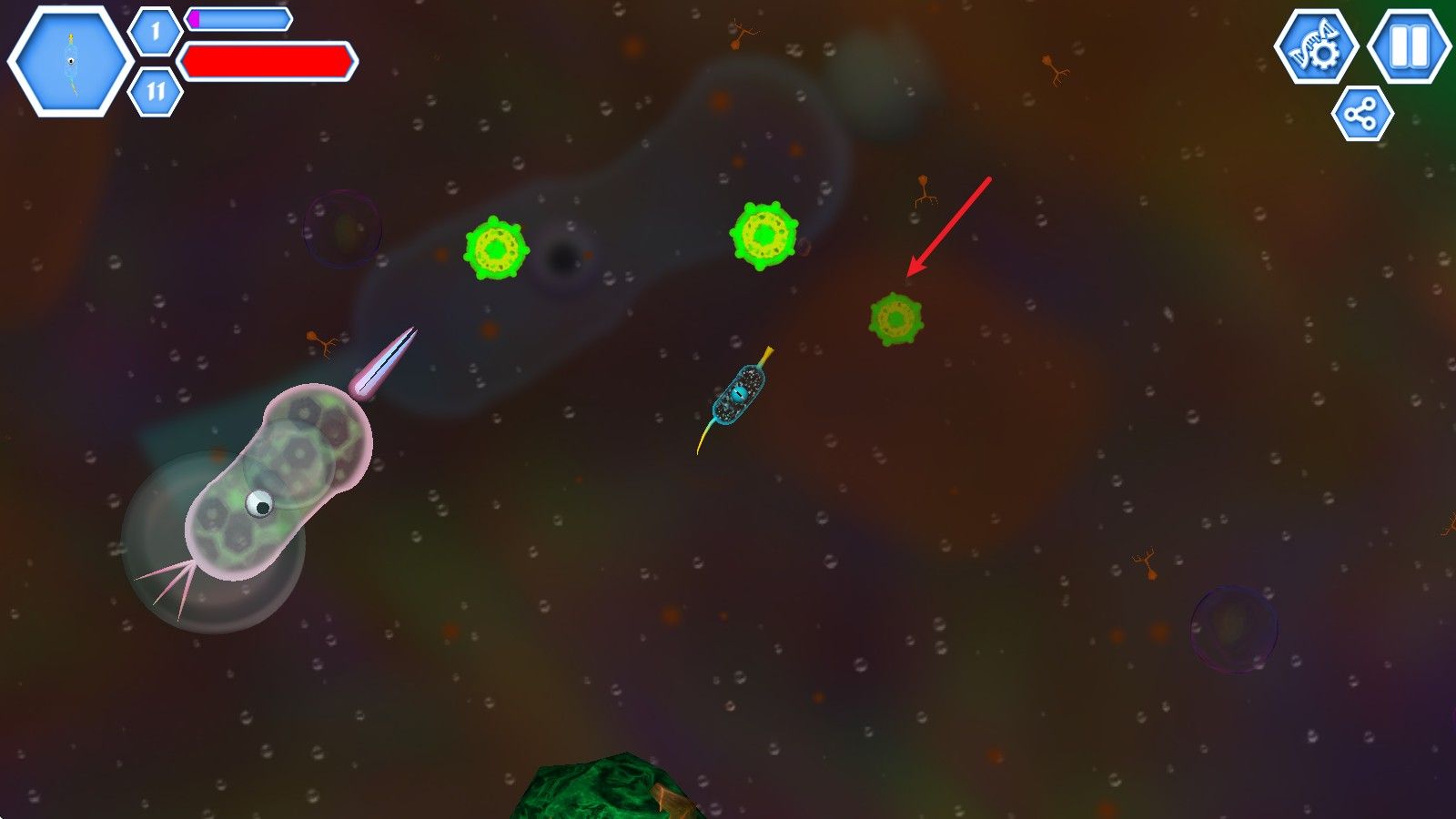
Task: Open the creature portrait hexagon
Action: 70,61
